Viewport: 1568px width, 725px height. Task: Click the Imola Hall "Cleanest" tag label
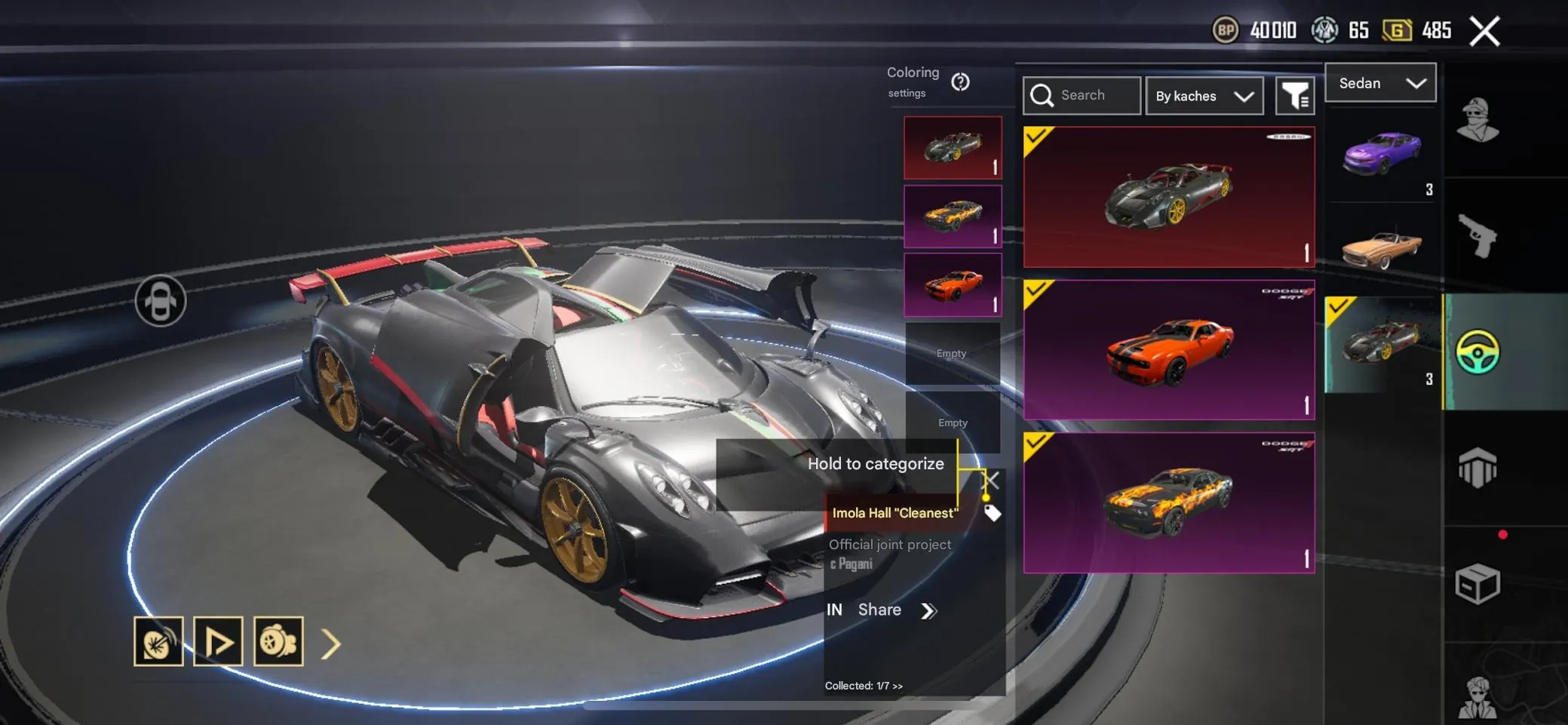(894, 512)
